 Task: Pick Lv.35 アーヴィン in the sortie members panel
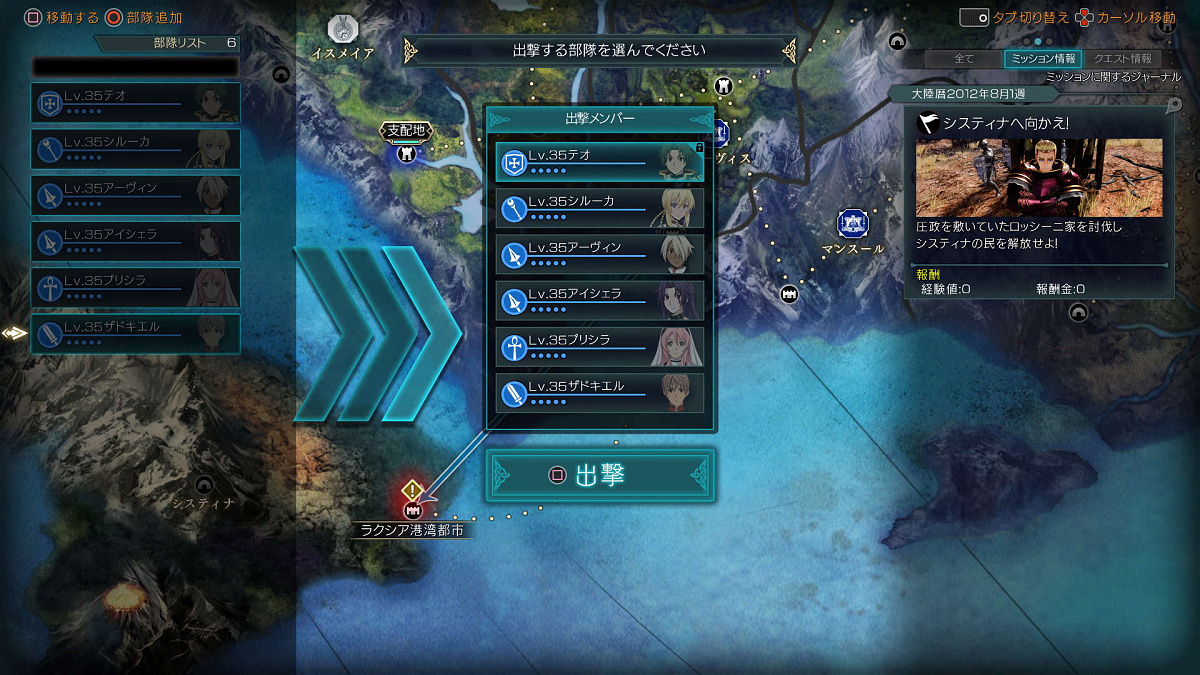(x=599, y=254)
